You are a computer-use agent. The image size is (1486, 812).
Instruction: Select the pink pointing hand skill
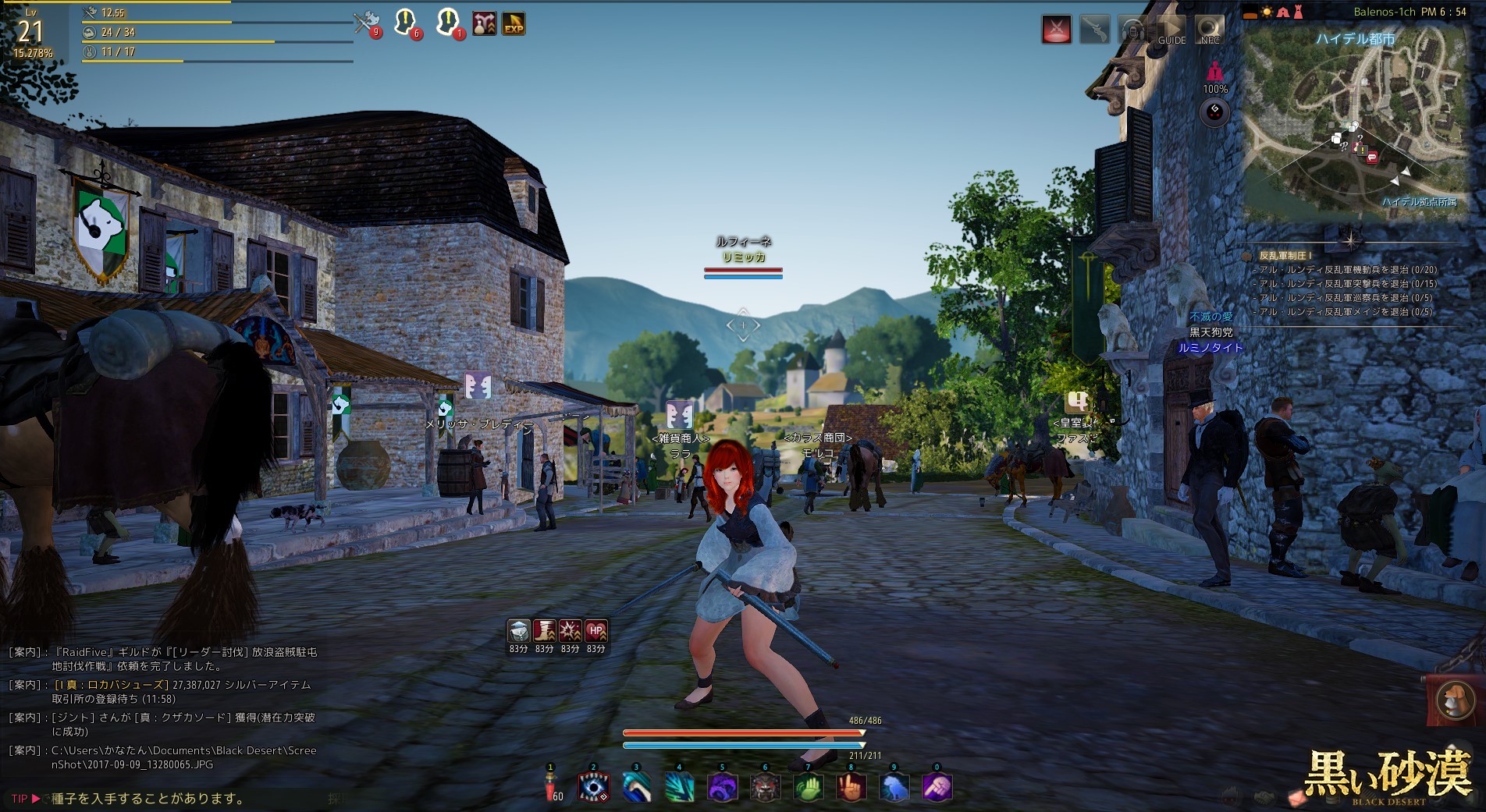(x=937, y=787)
